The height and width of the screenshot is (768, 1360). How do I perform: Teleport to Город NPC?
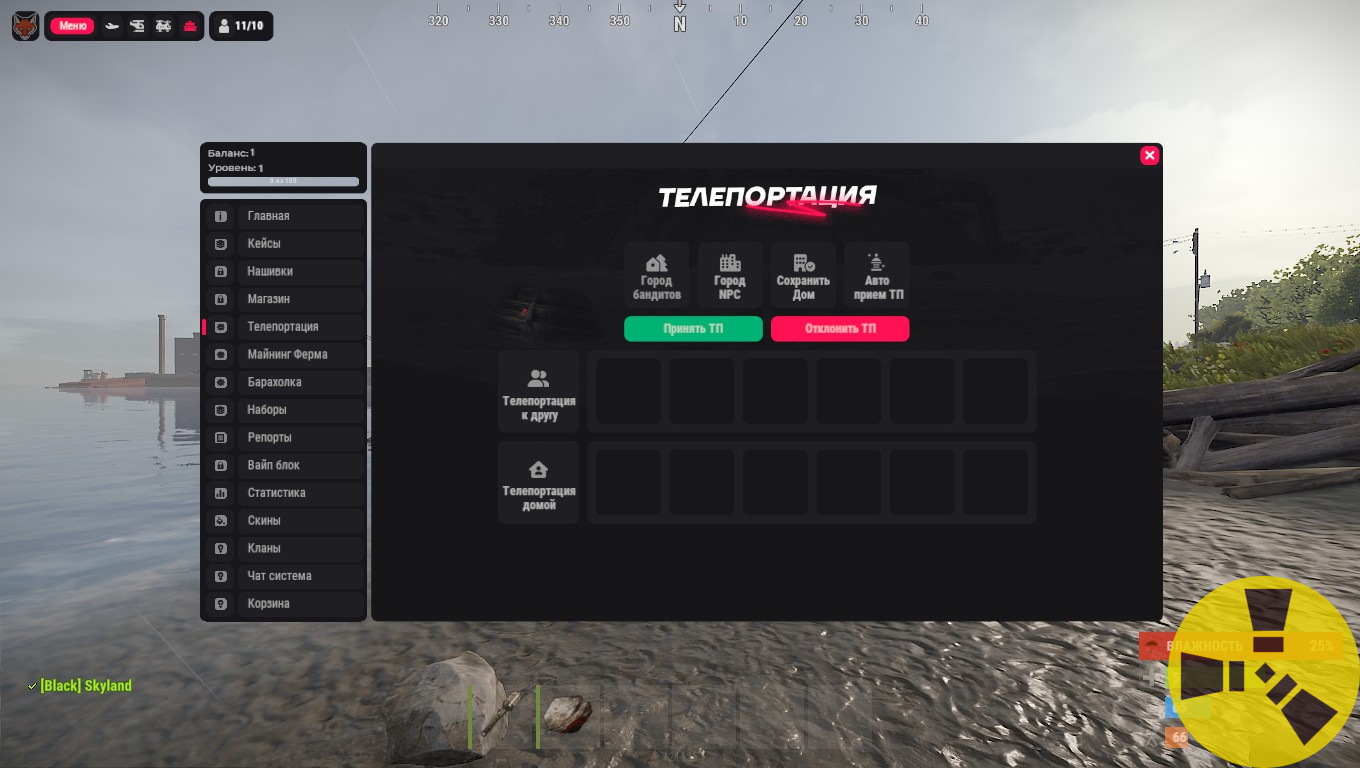(x=730, y=275)
